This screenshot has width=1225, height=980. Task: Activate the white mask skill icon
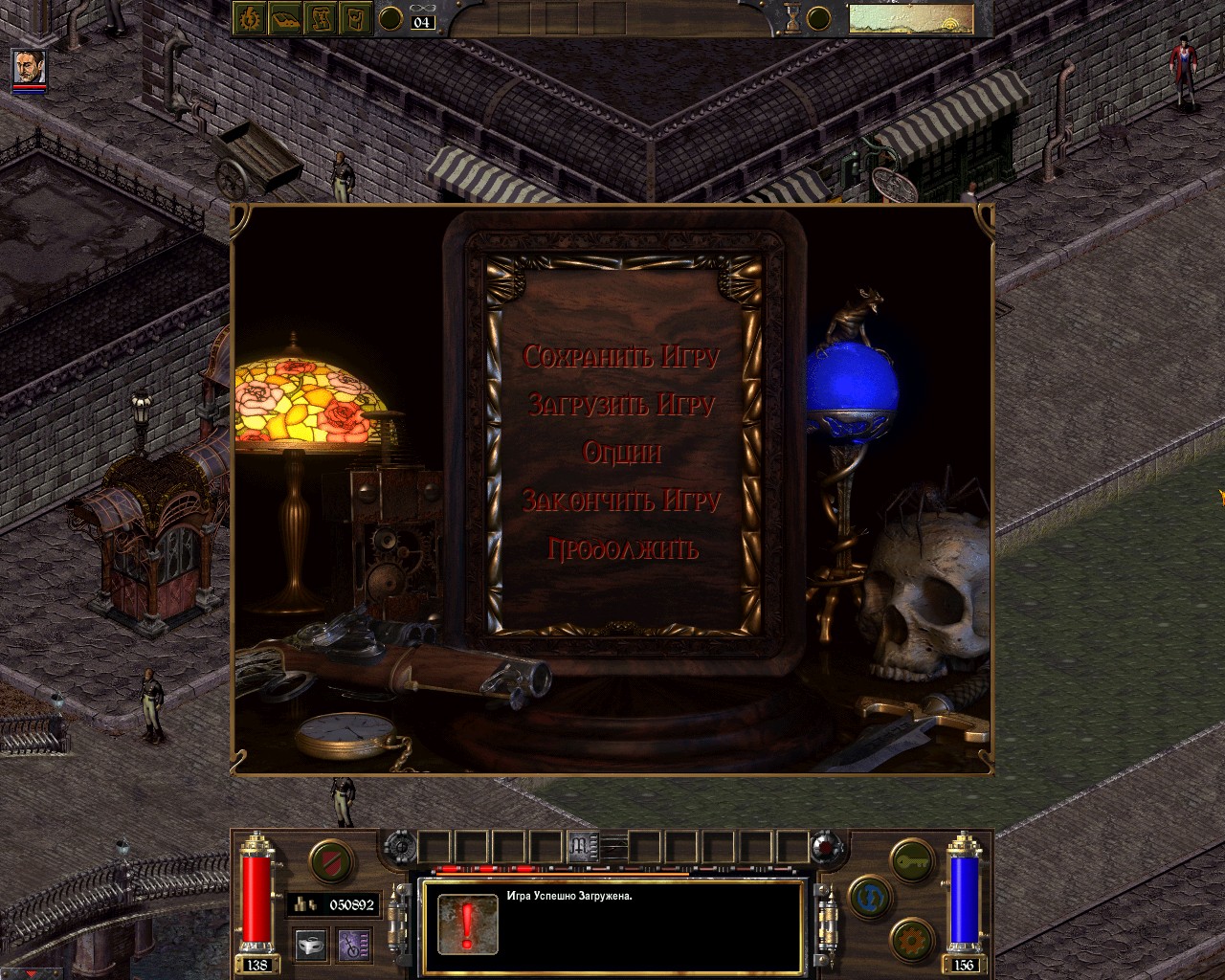coord(310,945)
